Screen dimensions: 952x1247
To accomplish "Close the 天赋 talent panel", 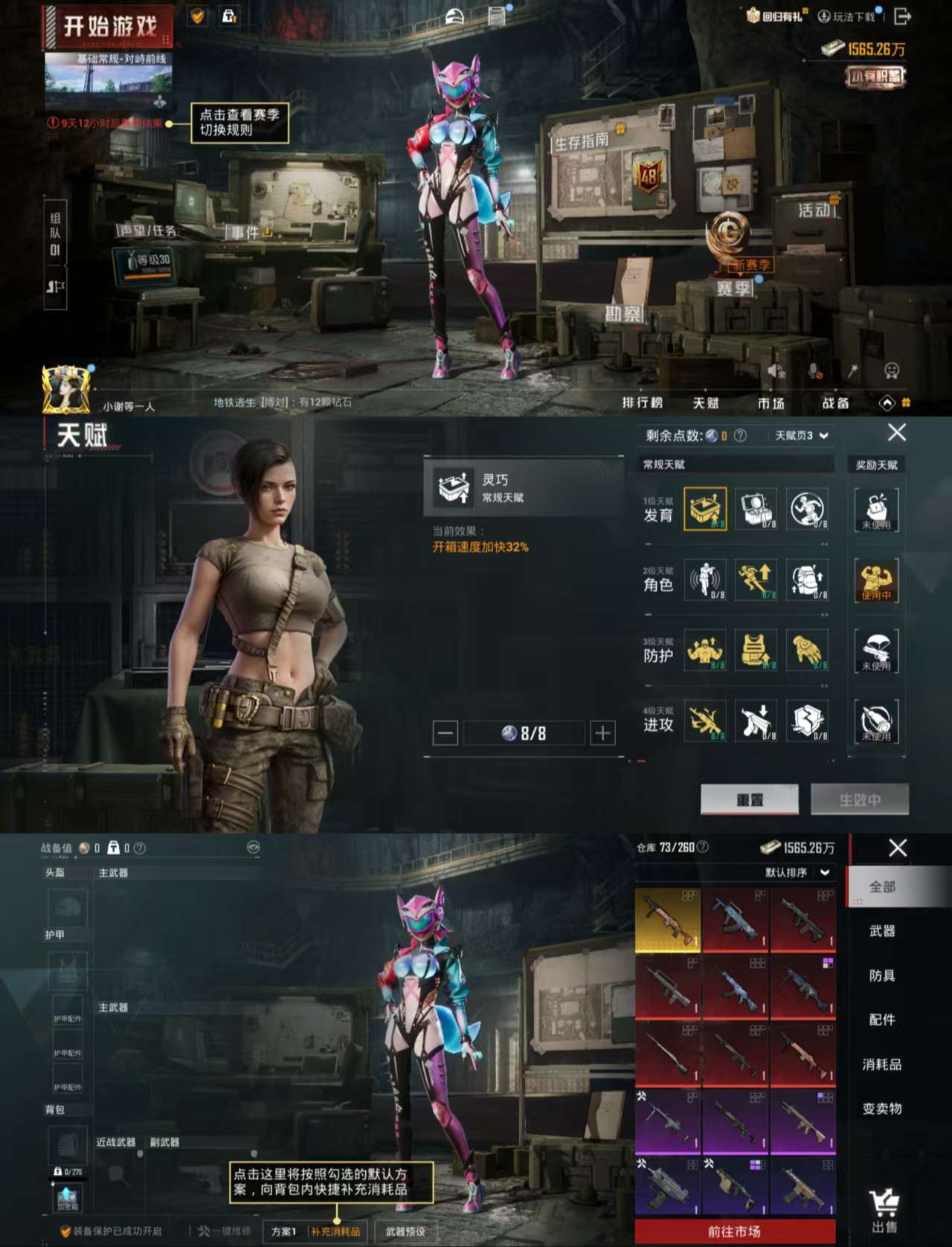I will [897, 432].
